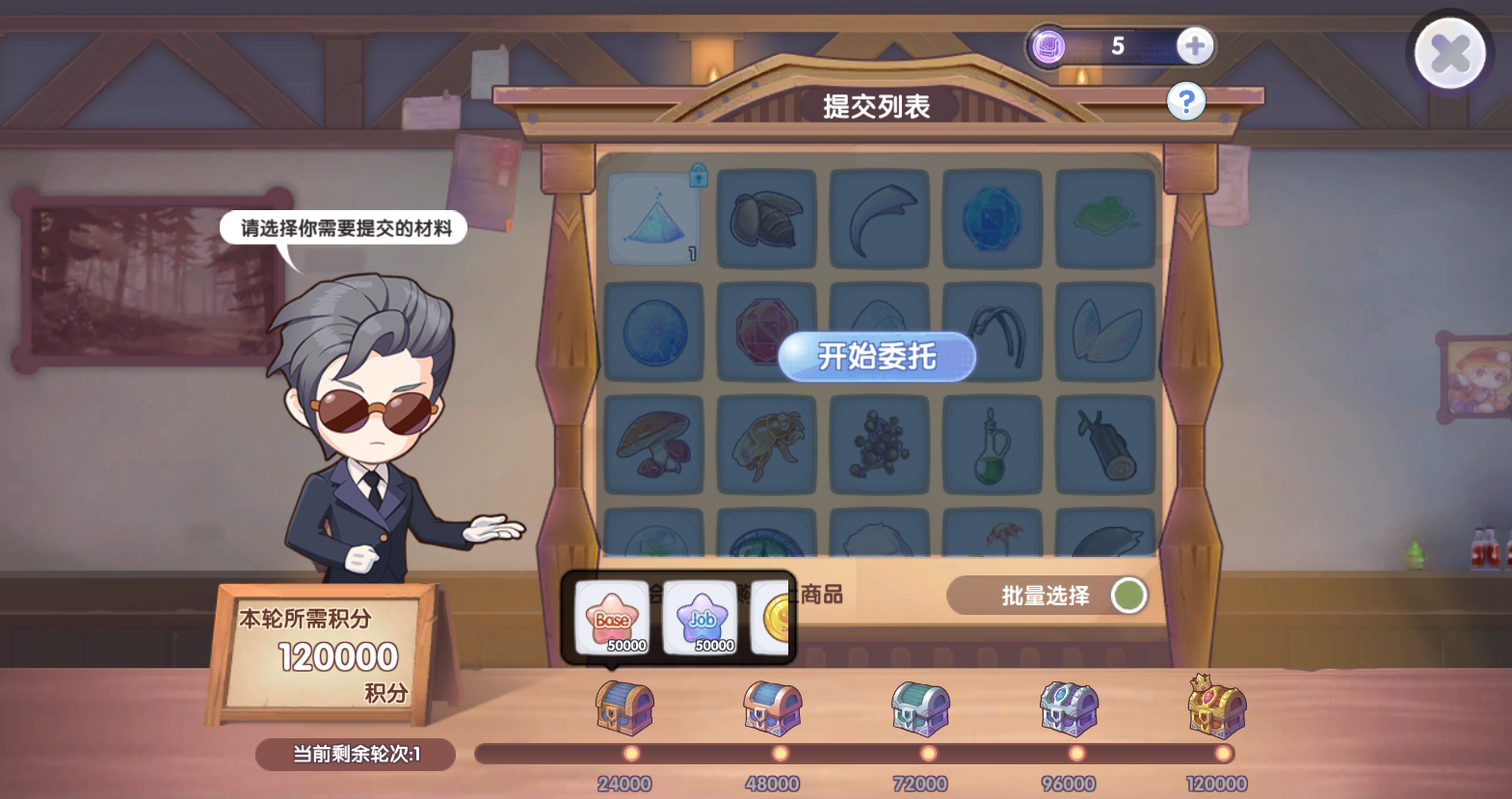Select the curved fang material

click(x=879, y=218)
